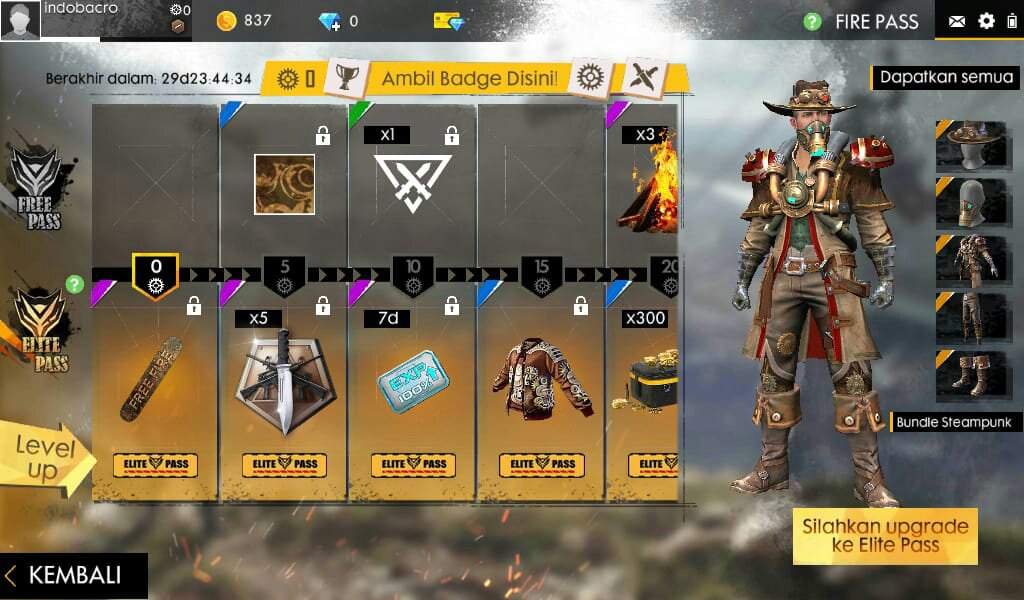Show Fire Pass help question mark

[813, 21]
